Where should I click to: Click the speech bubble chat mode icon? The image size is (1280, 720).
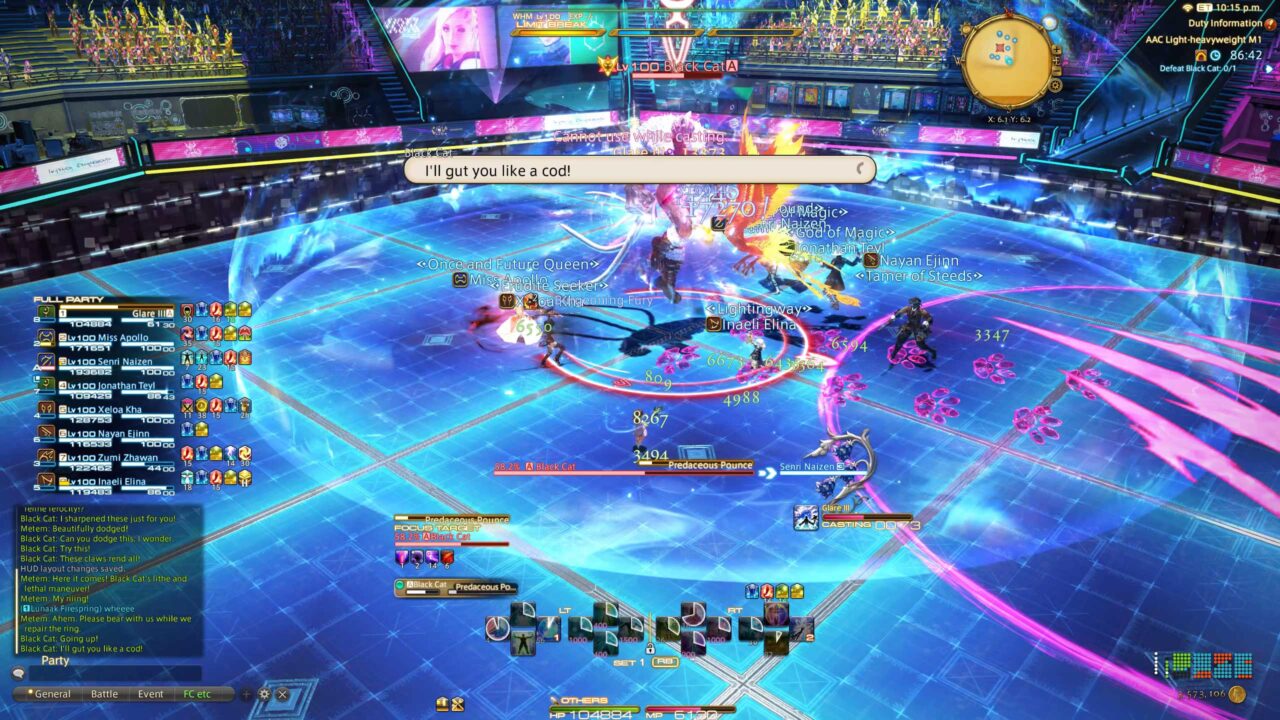tap(19, 673)
